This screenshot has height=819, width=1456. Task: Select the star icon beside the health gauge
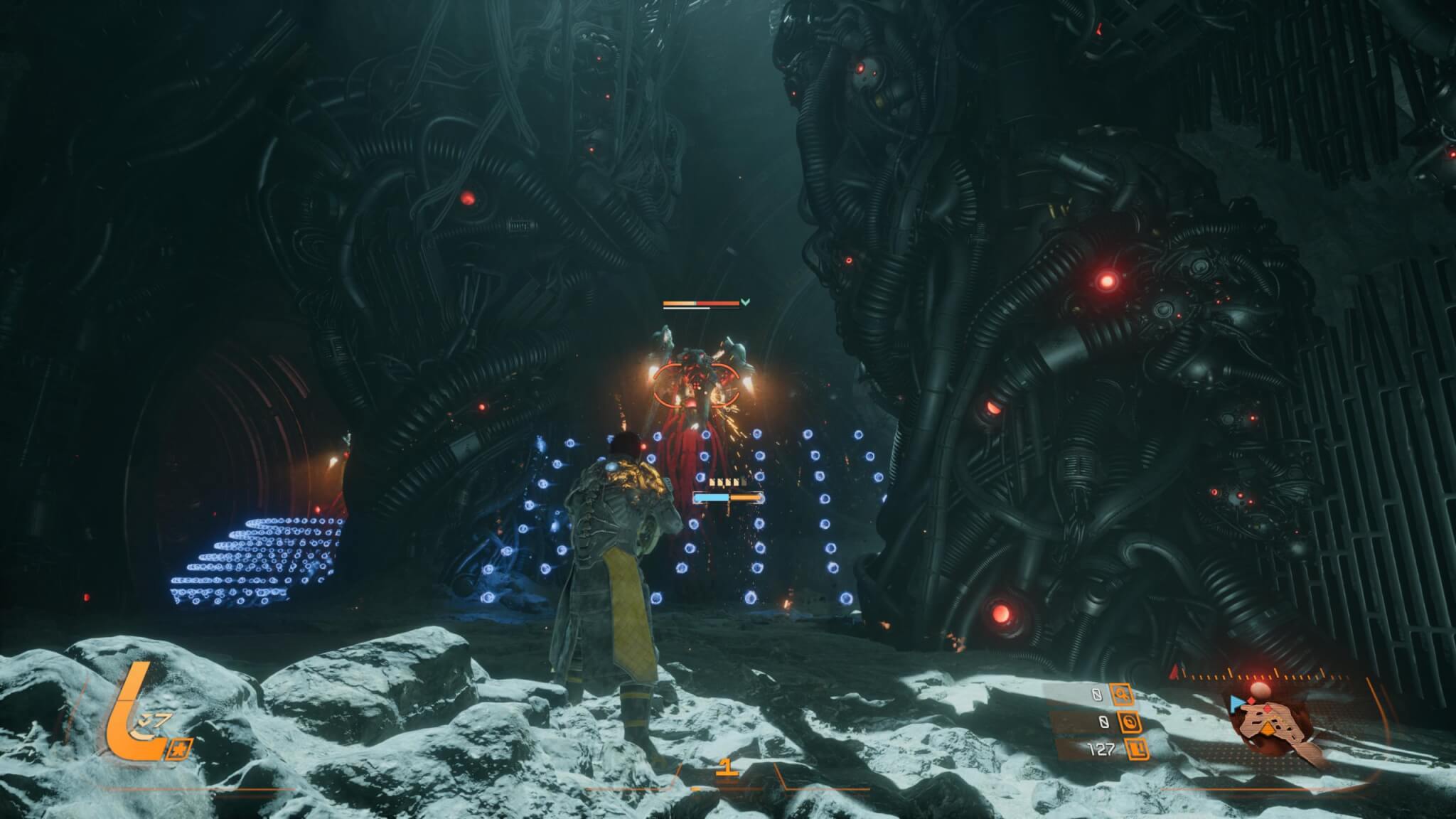pyautogui.click(x=179, y=749)
